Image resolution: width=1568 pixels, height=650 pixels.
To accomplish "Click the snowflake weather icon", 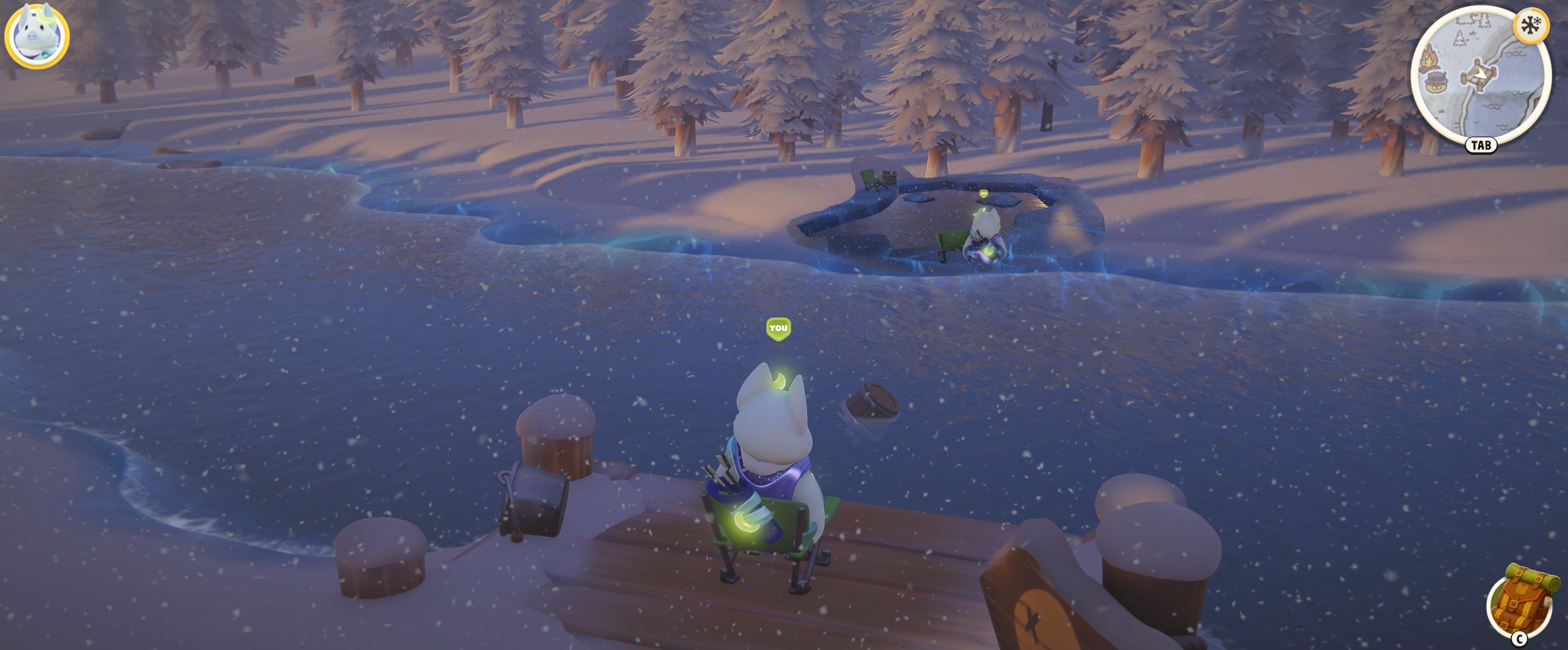I will click(1531, 26).
